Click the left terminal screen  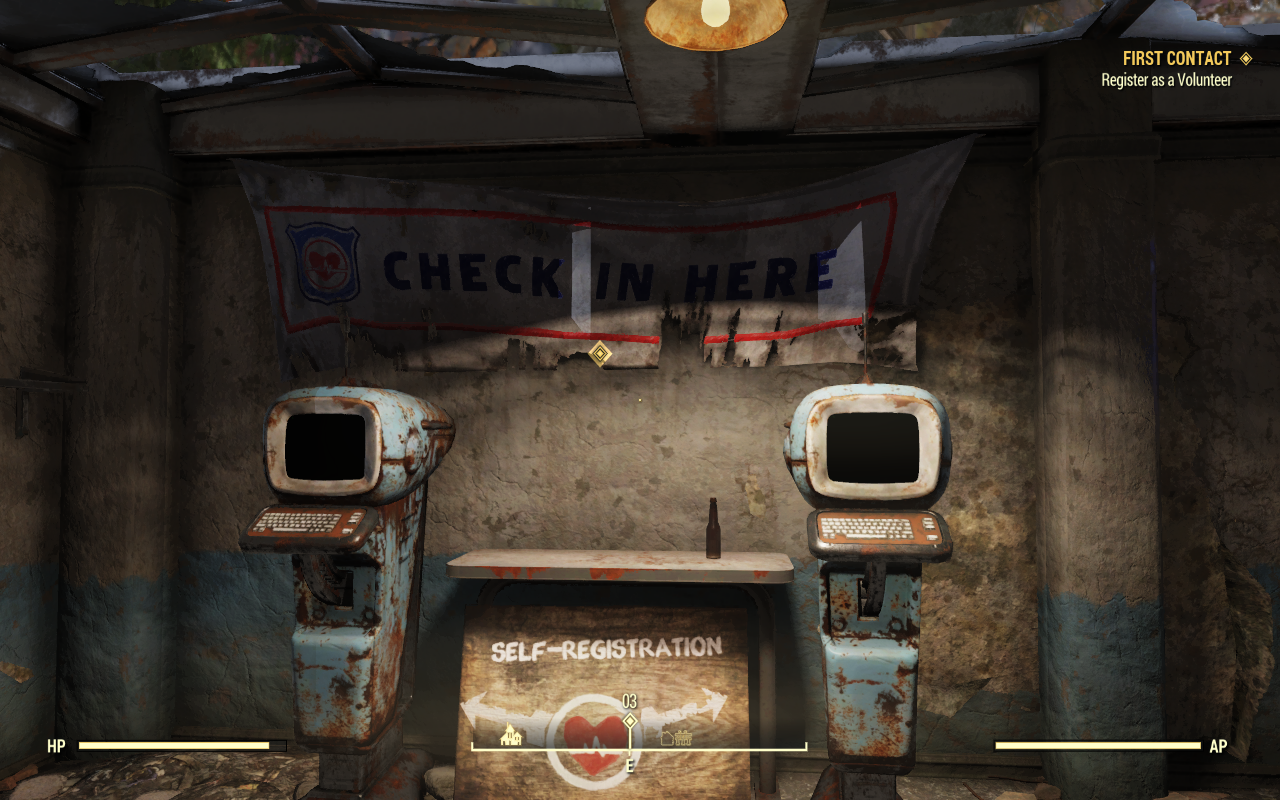click(325, 448)
